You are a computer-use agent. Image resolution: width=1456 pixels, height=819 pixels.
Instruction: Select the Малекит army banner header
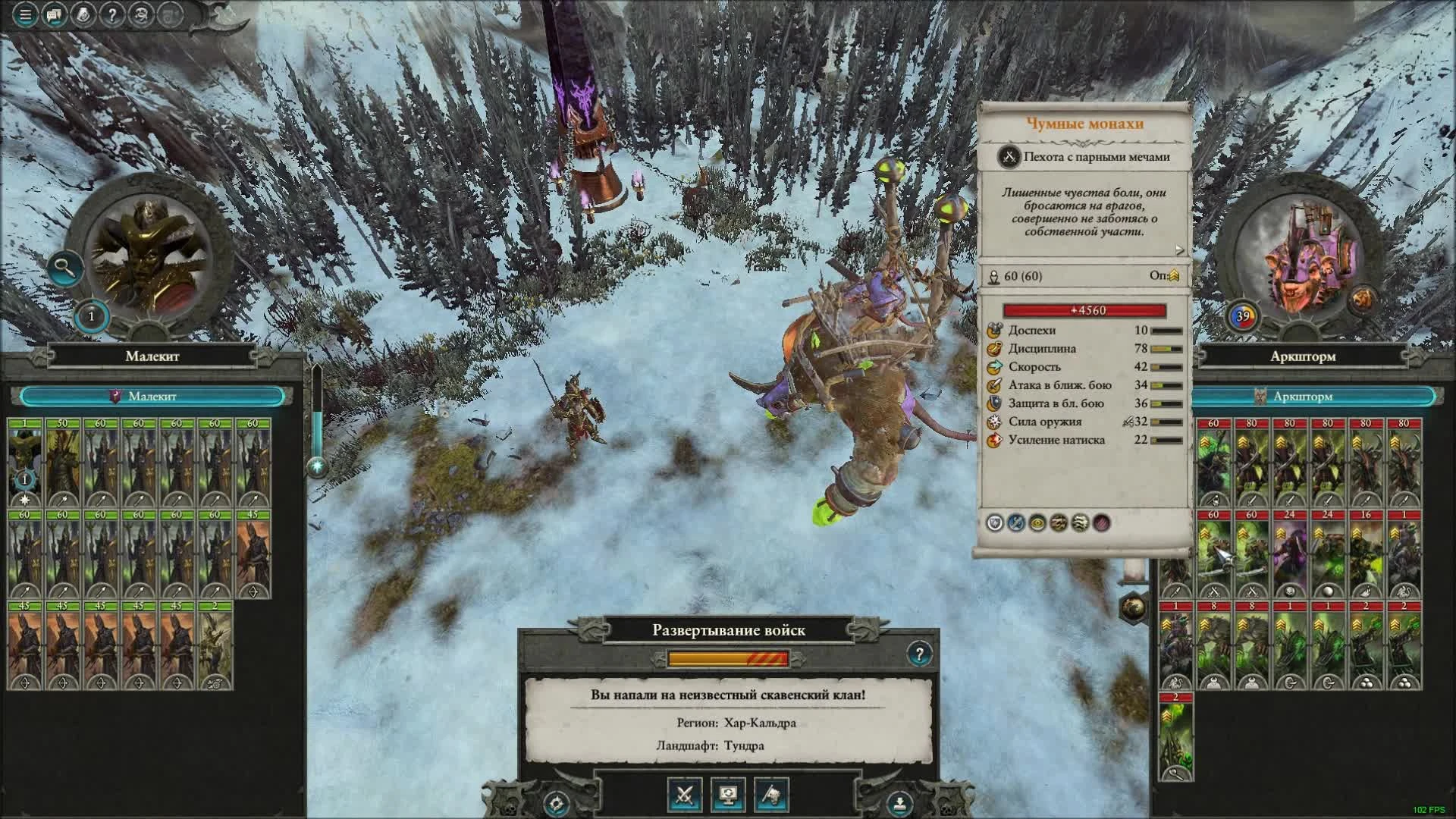click(152, 396)
